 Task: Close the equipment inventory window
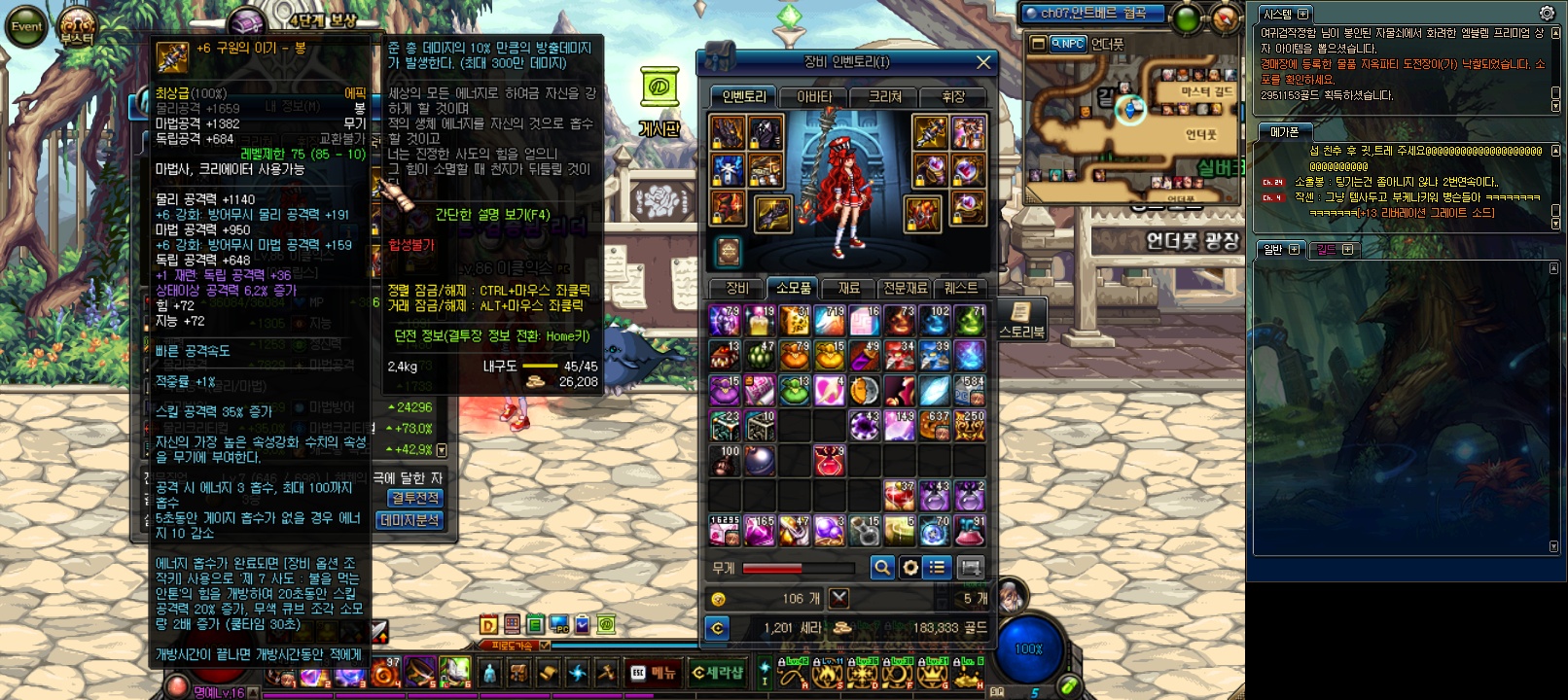(x=983, y=62)
